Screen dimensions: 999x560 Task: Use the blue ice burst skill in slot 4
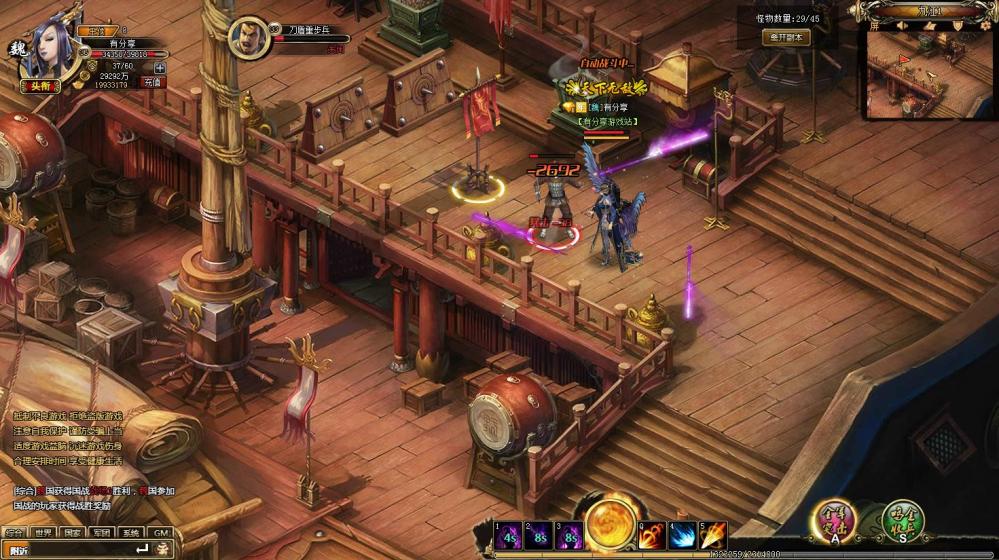[x=684, y=536]
